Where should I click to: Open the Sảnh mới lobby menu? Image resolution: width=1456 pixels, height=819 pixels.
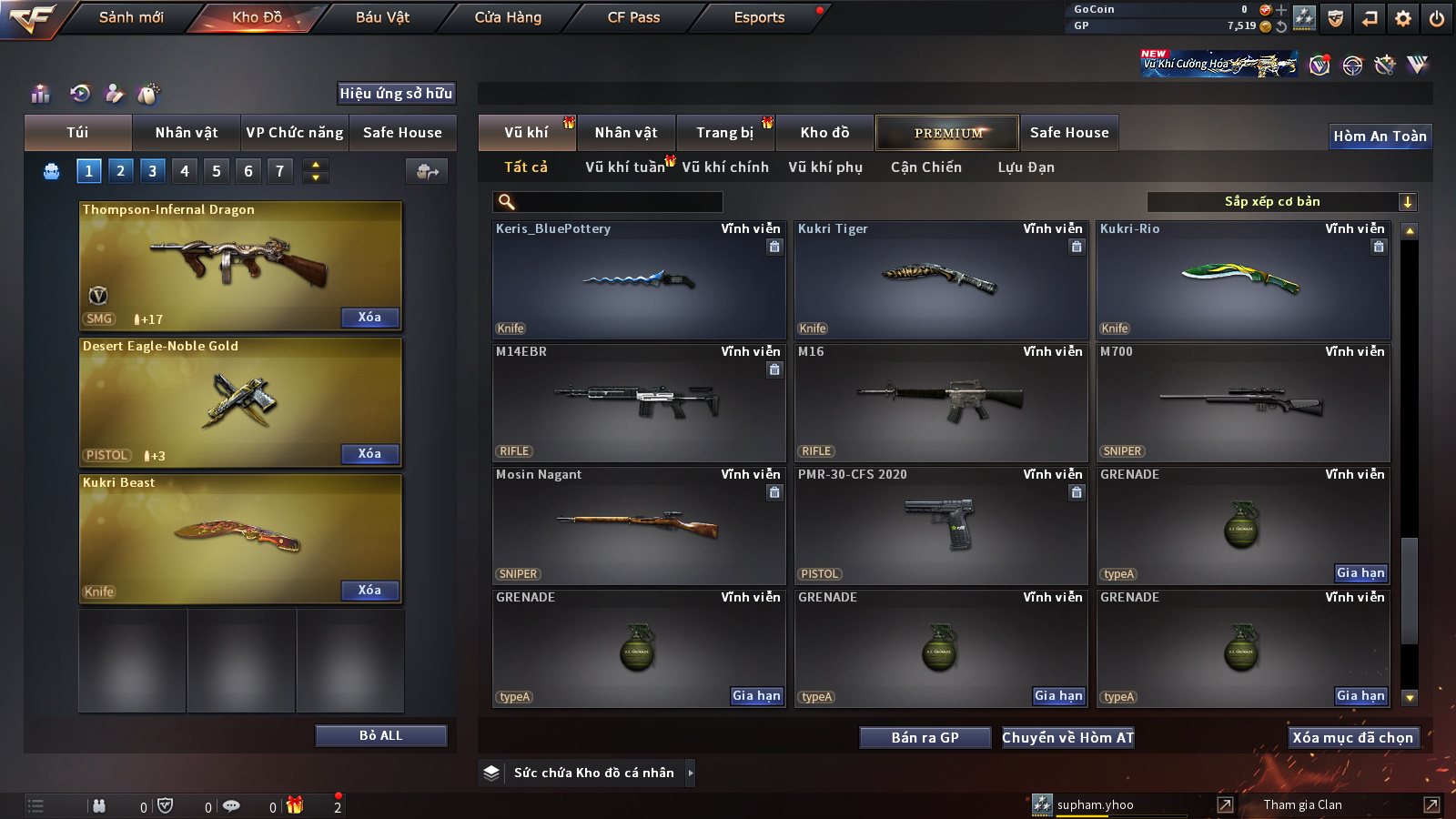click(131, 17)
